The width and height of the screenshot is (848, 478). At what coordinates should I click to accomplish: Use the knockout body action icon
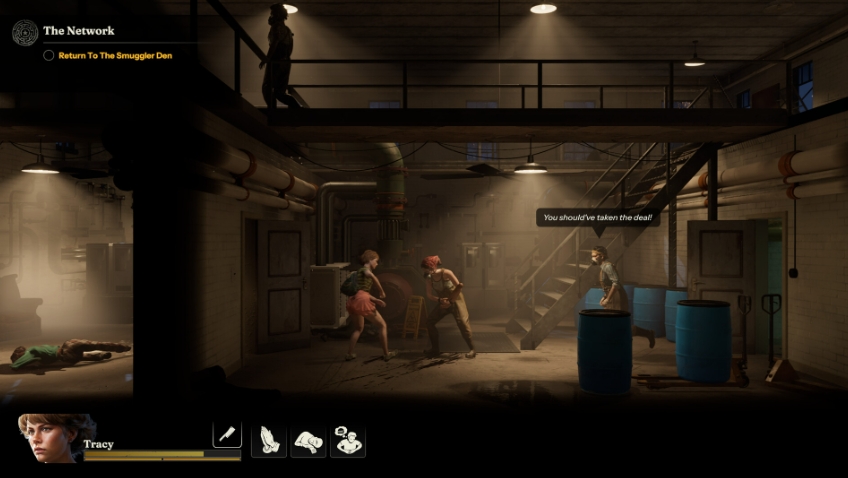coord(308,441)
